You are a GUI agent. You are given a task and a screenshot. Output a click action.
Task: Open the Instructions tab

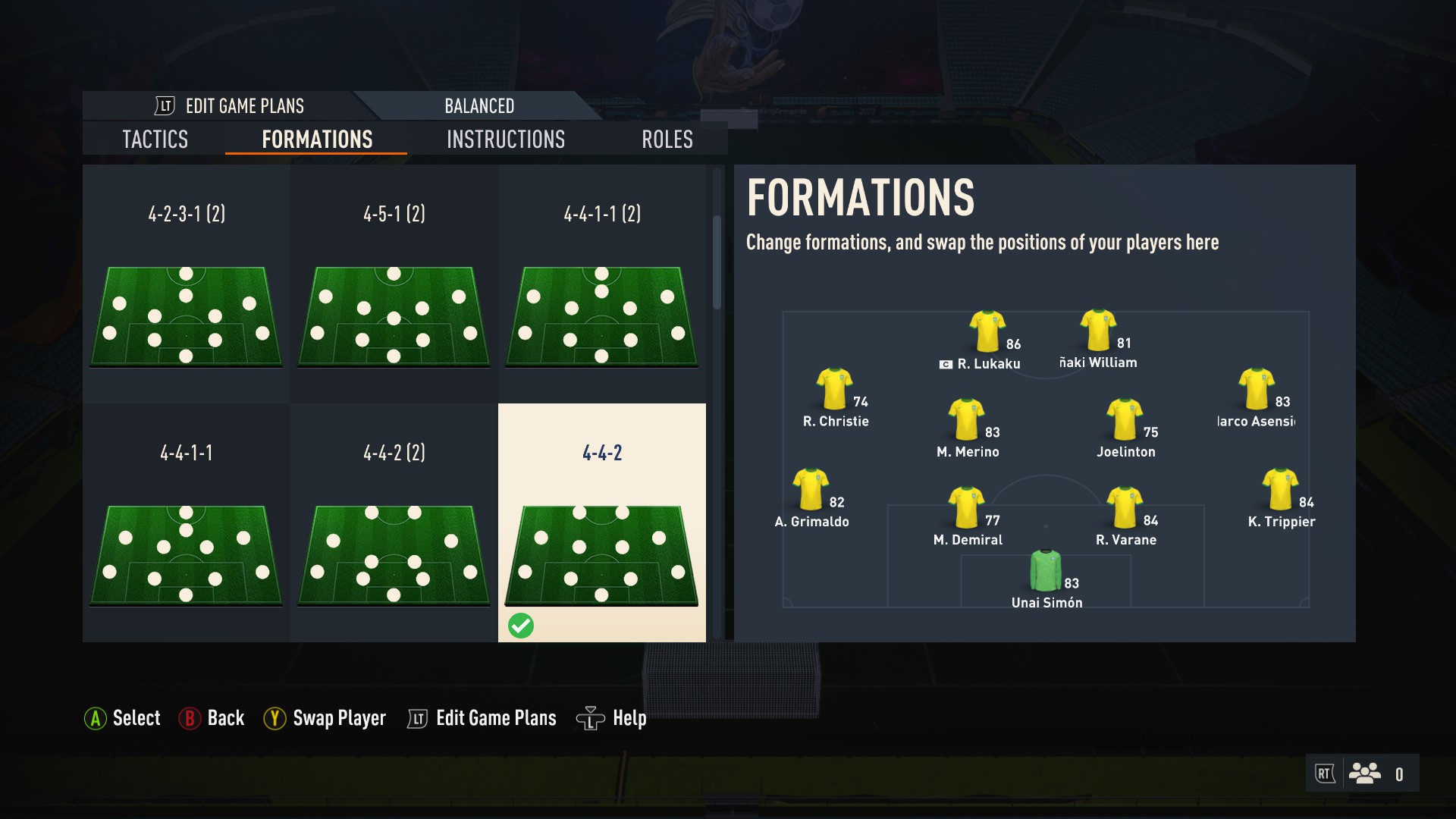click(x=506, y=140)
